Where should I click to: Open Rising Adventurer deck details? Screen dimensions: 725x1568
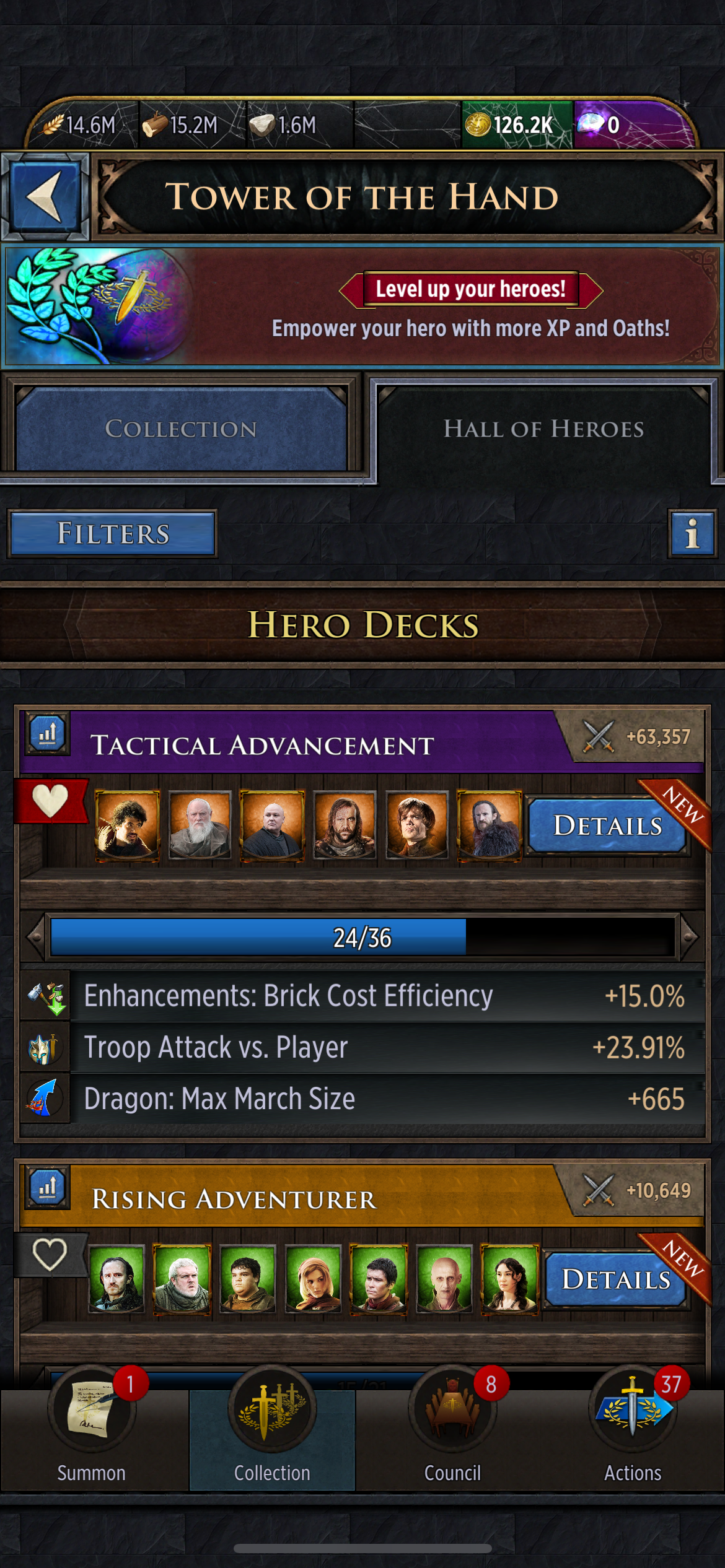(x=616, y=1279)
